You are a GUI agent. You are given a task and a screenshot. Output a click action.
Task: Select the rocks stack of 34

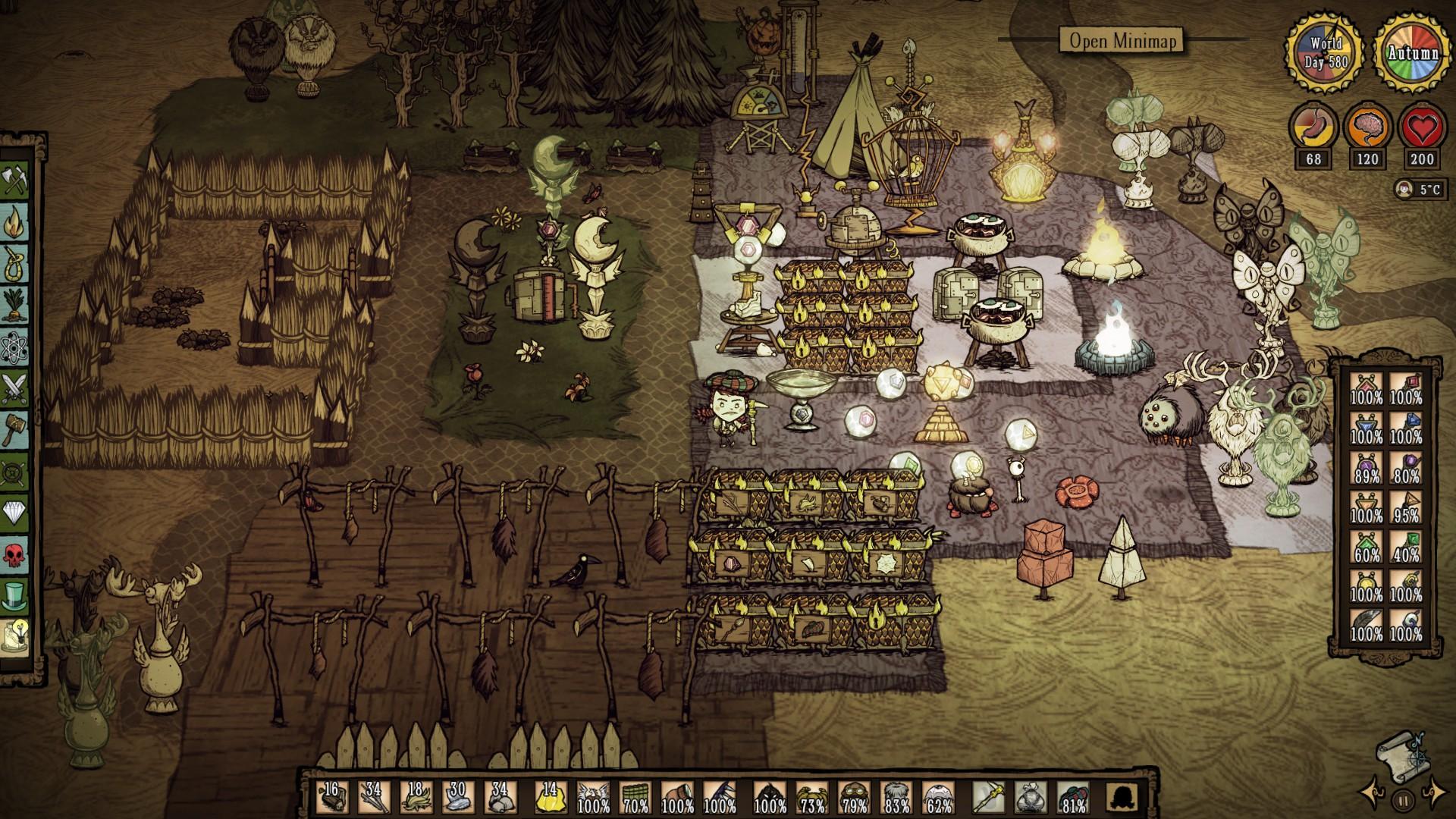[500, 798]
